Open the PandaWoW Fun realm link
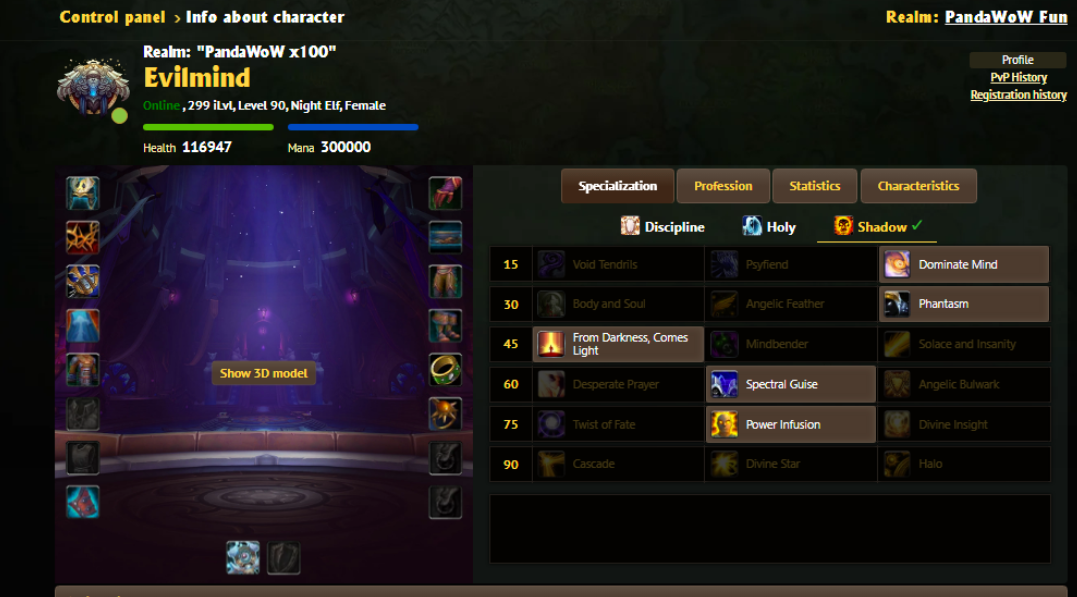This screenshot has height=597, width=1077. [1006, 17]
